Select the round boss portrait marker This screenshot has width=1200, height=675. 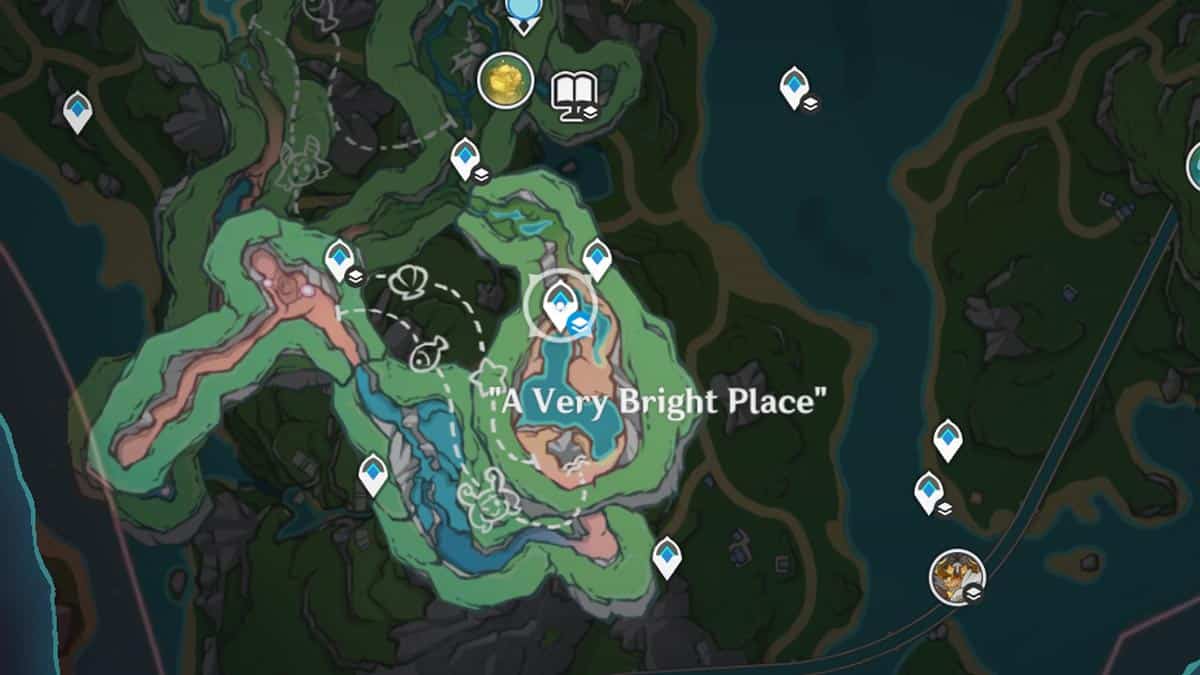pos(957,577)
